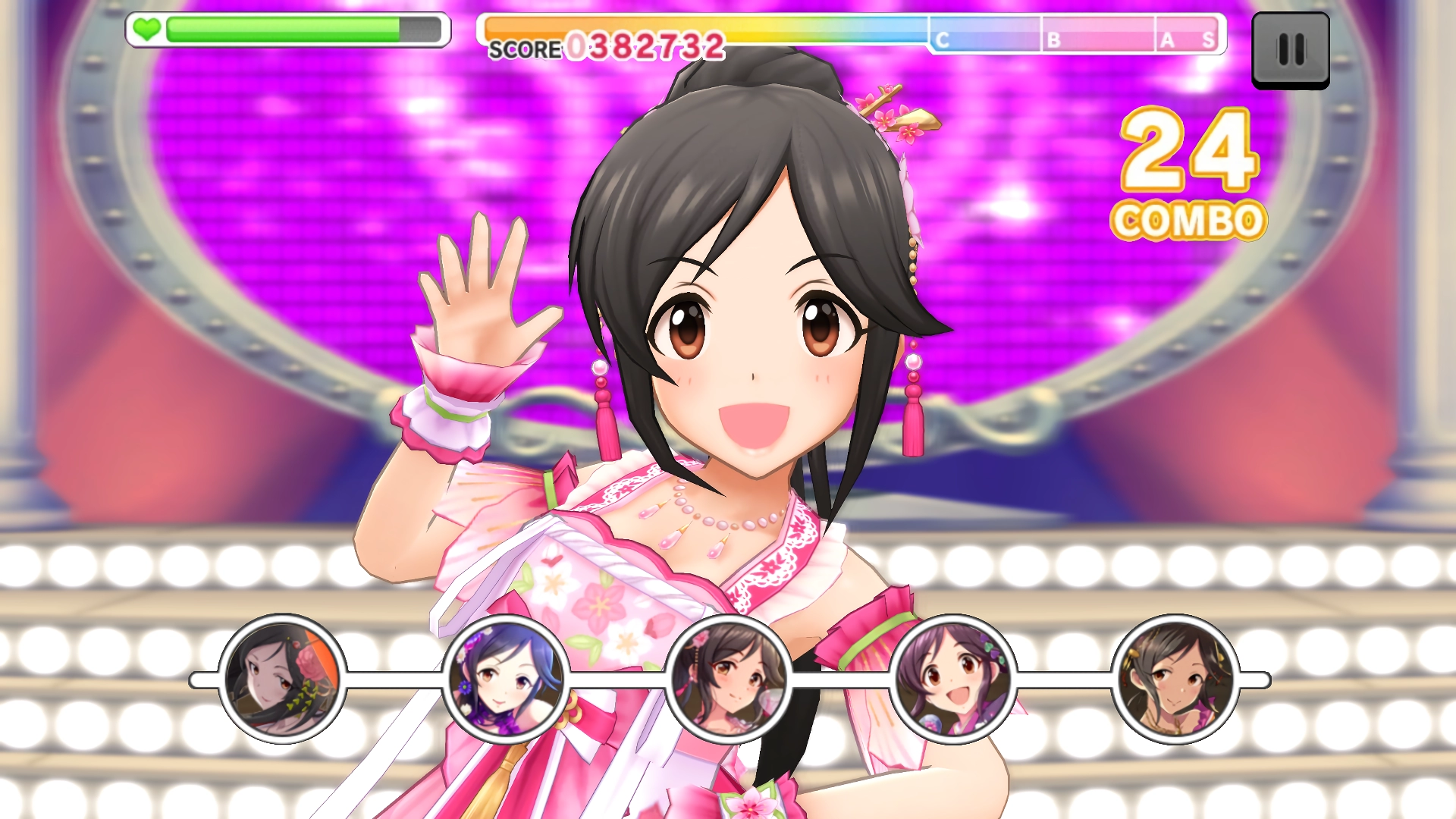Tap the laughing purple-haired idol circle

(952, 679)
